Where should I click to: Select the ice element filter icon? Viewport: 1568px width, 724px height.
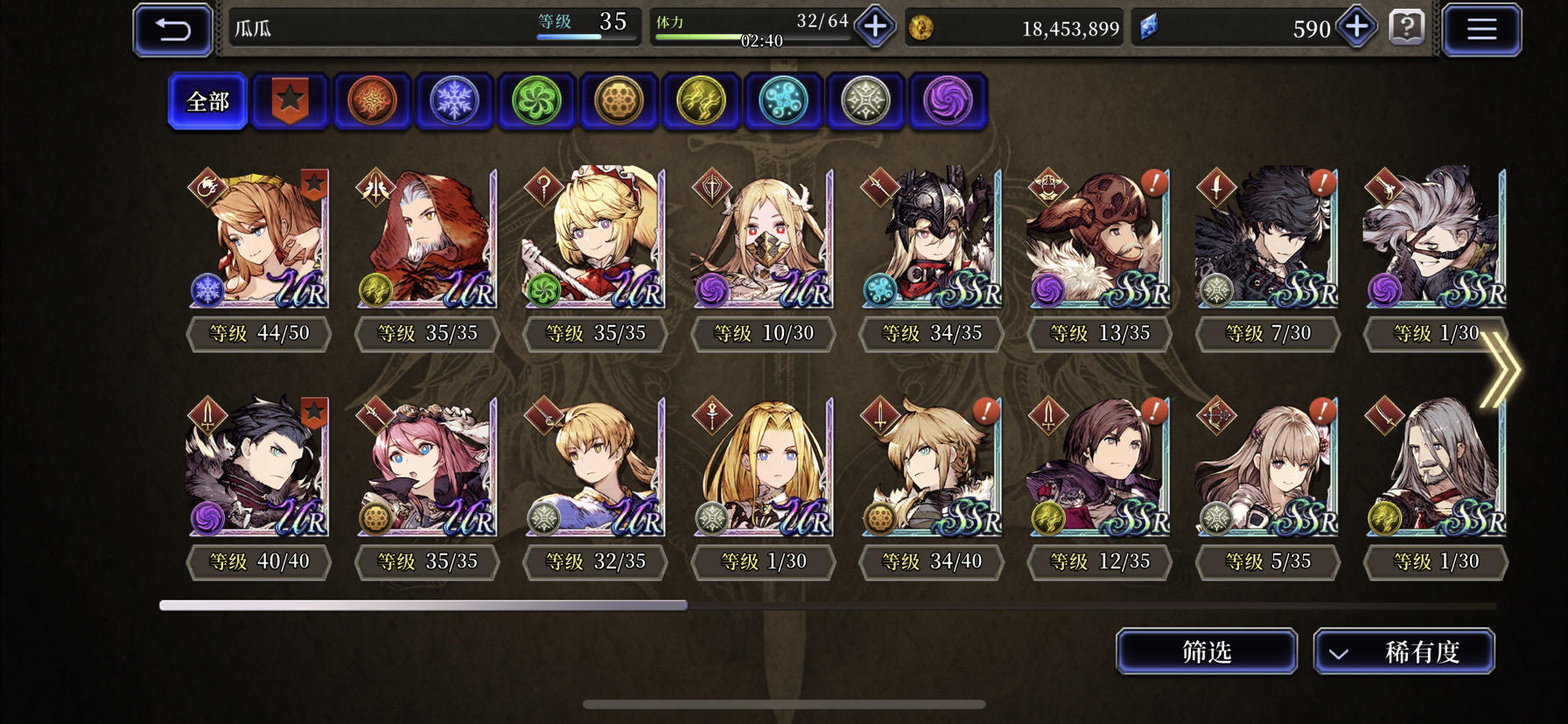[454, 101]
